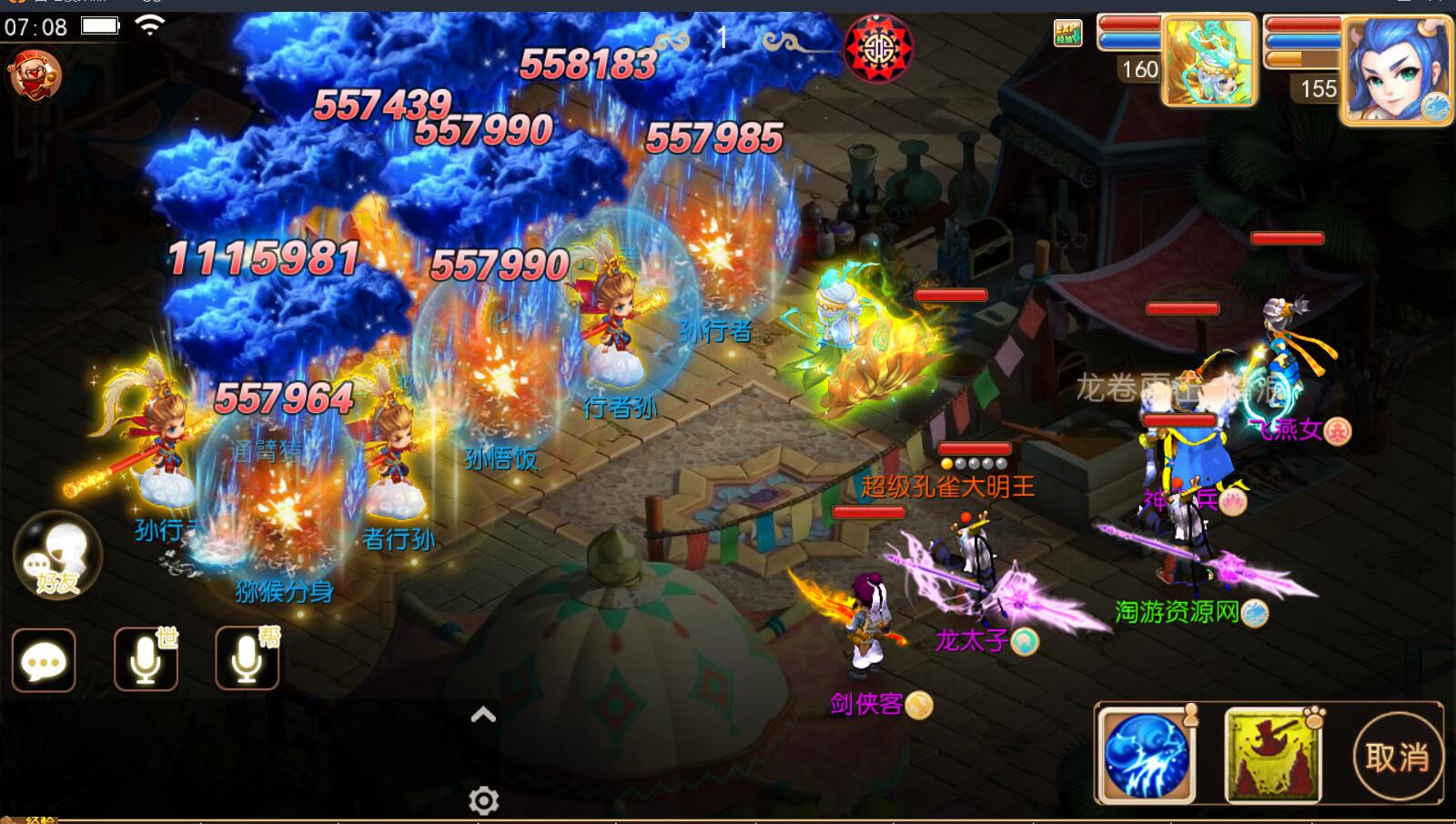This screenshot has width=1456, height=824.
Task: Start world channel voice chat microphone
Action: (146, 660)
